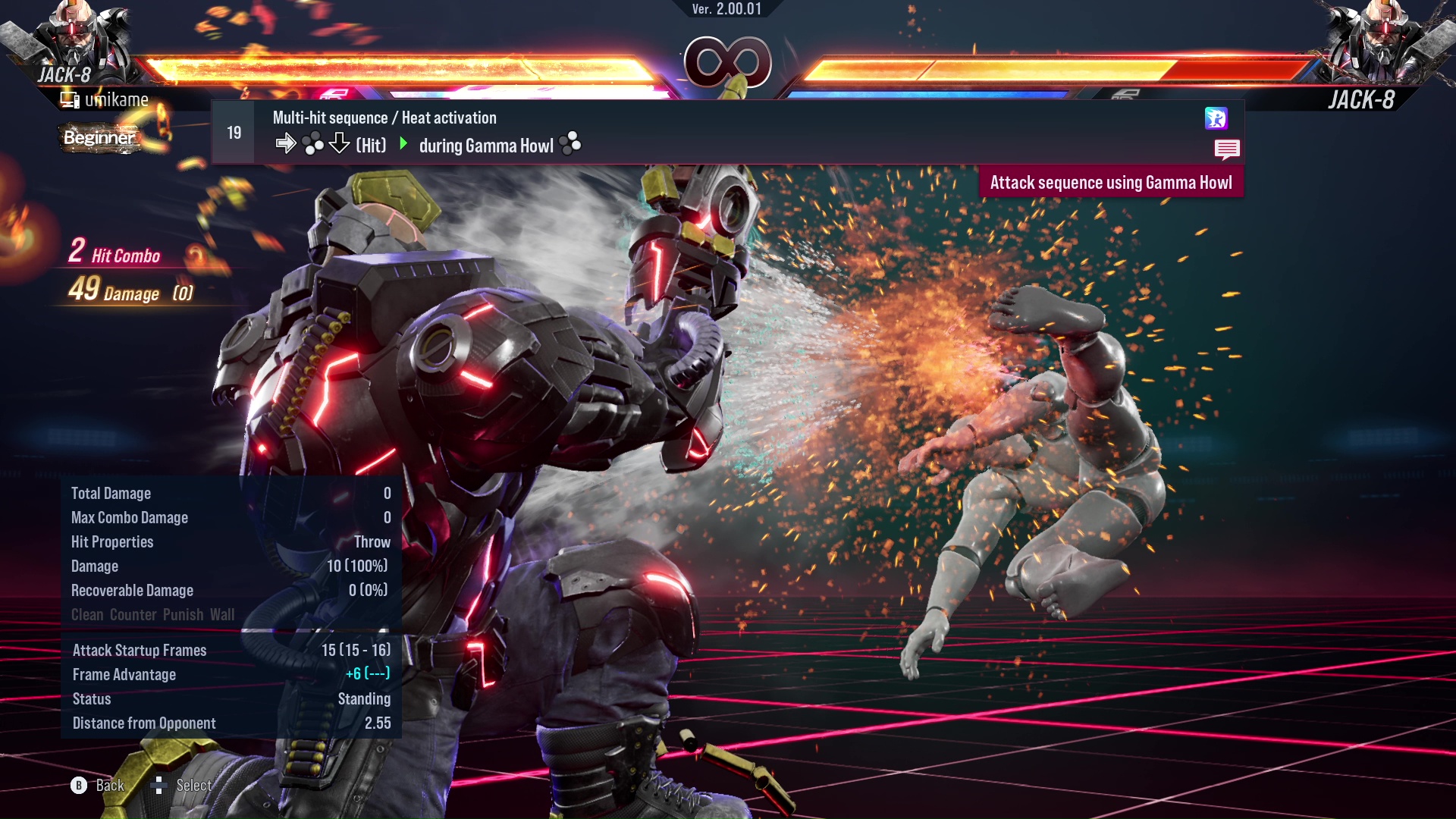Click the Attack sequence using Gamma Howl banner
The image size is (1456, 819).
(x=1112, y=182)
